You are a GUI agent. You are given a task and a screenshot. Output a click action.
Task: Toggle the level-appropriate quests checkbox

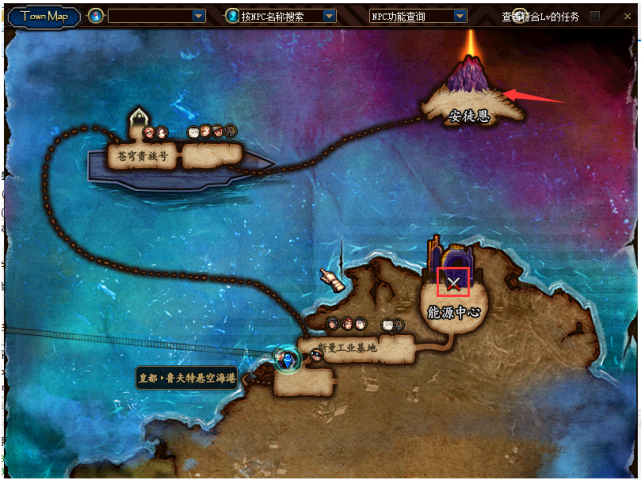(x=595, y=16)
